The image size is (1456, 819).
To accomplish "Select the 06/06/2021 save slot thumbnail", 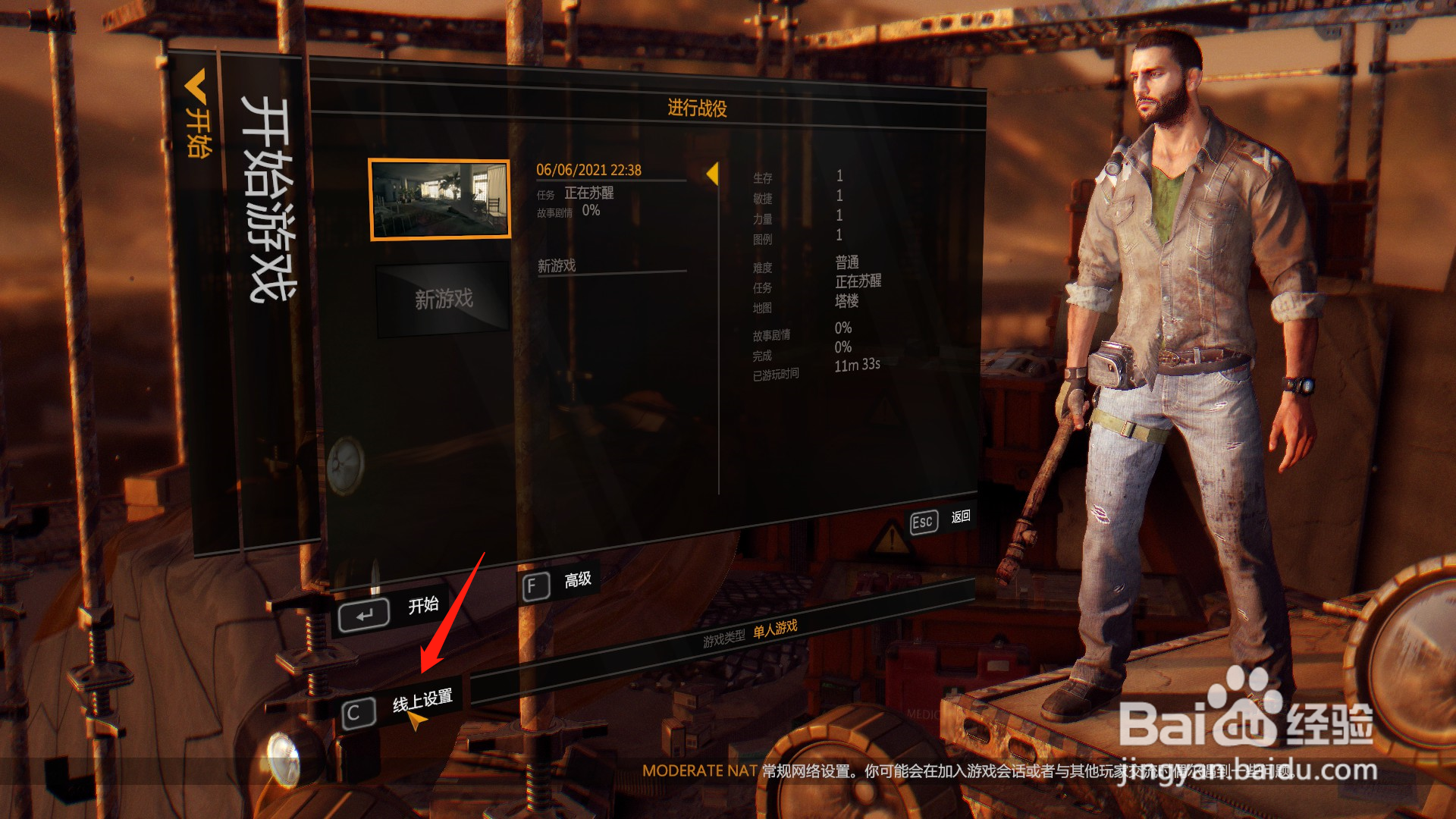I will [x=439, y=199].
